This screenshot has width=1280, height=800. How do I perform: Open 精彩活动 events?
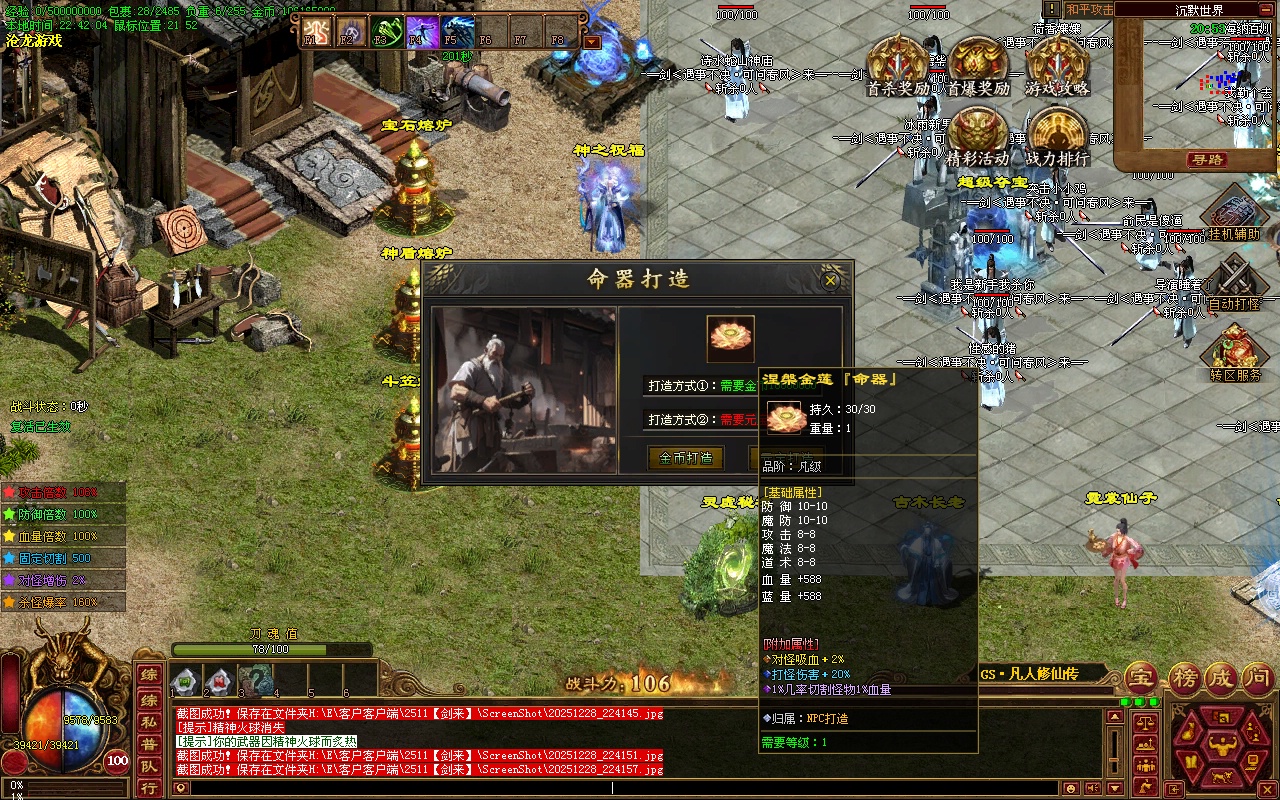tap(977, 135)
